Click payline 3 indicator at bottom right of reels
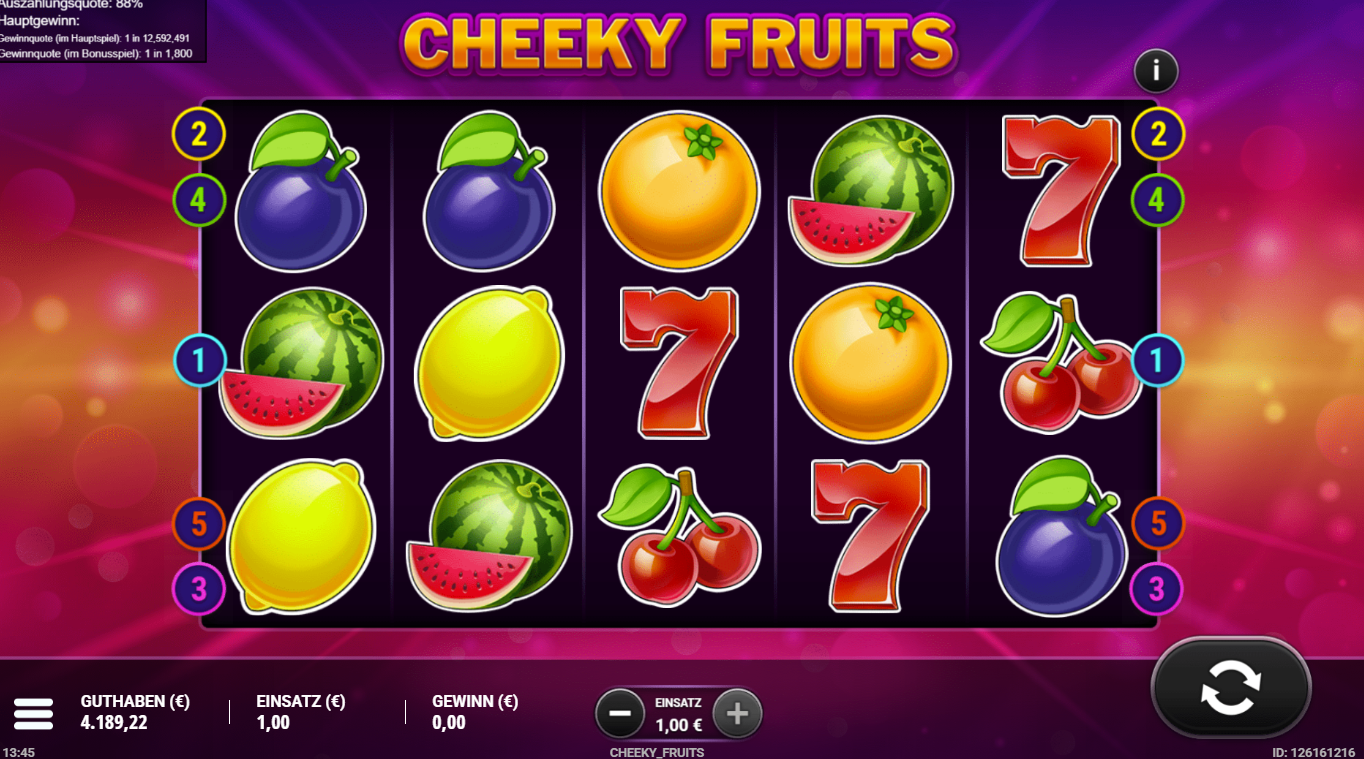The width and height of the screenshot is (1364, 759). pyautogui.click(x=1159, y=590)
